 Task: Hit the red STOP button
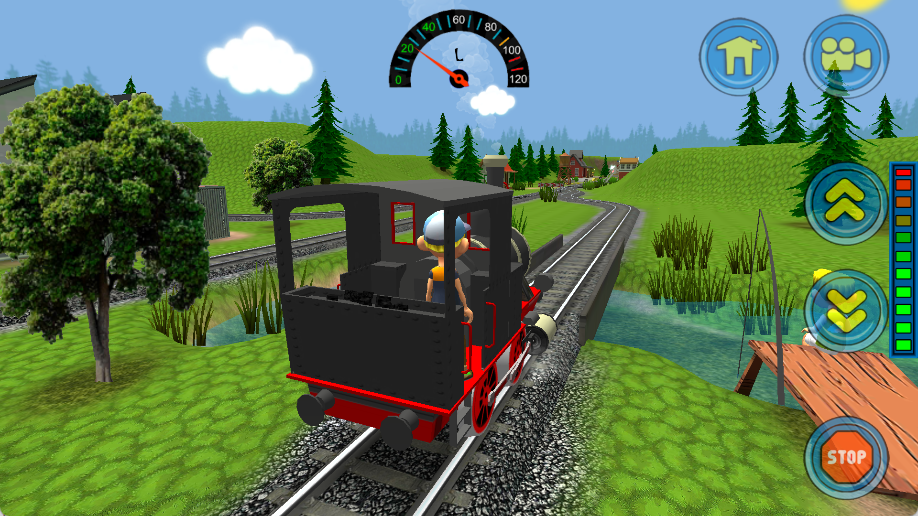tap(846, 457)
